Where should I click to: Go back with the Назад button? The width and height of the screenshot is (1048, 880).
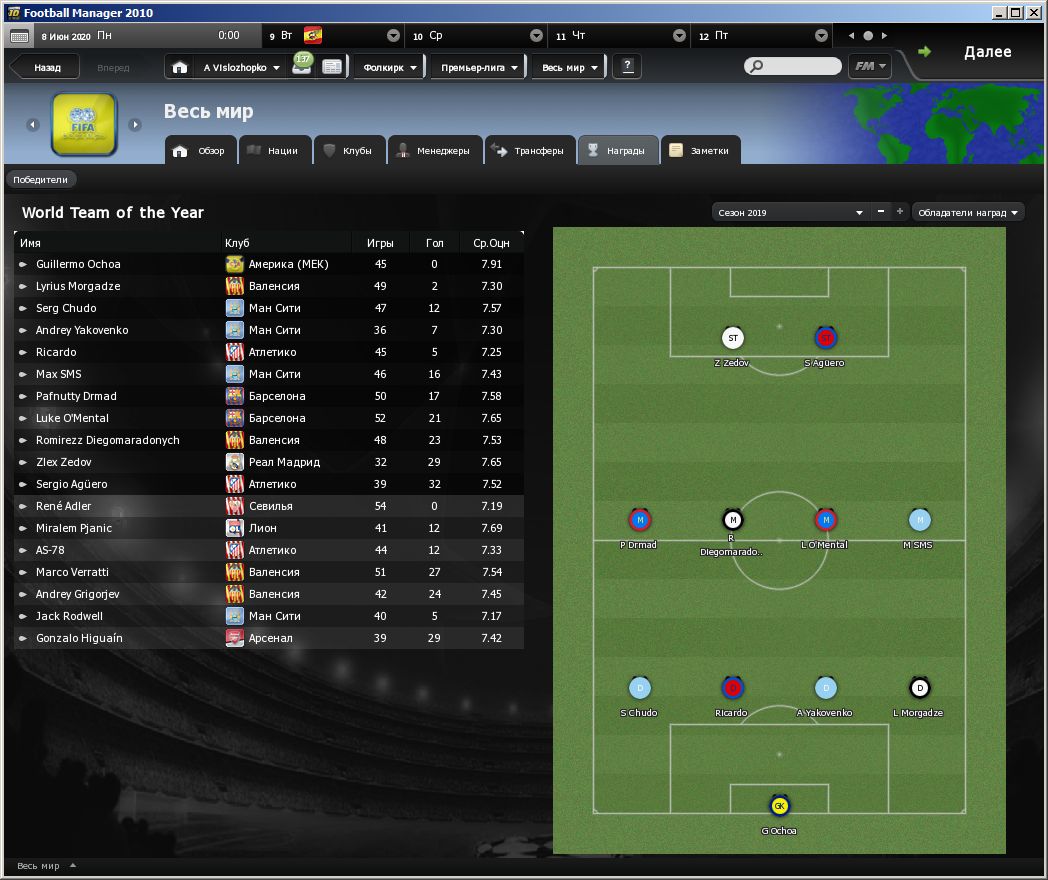coord(46,68)
